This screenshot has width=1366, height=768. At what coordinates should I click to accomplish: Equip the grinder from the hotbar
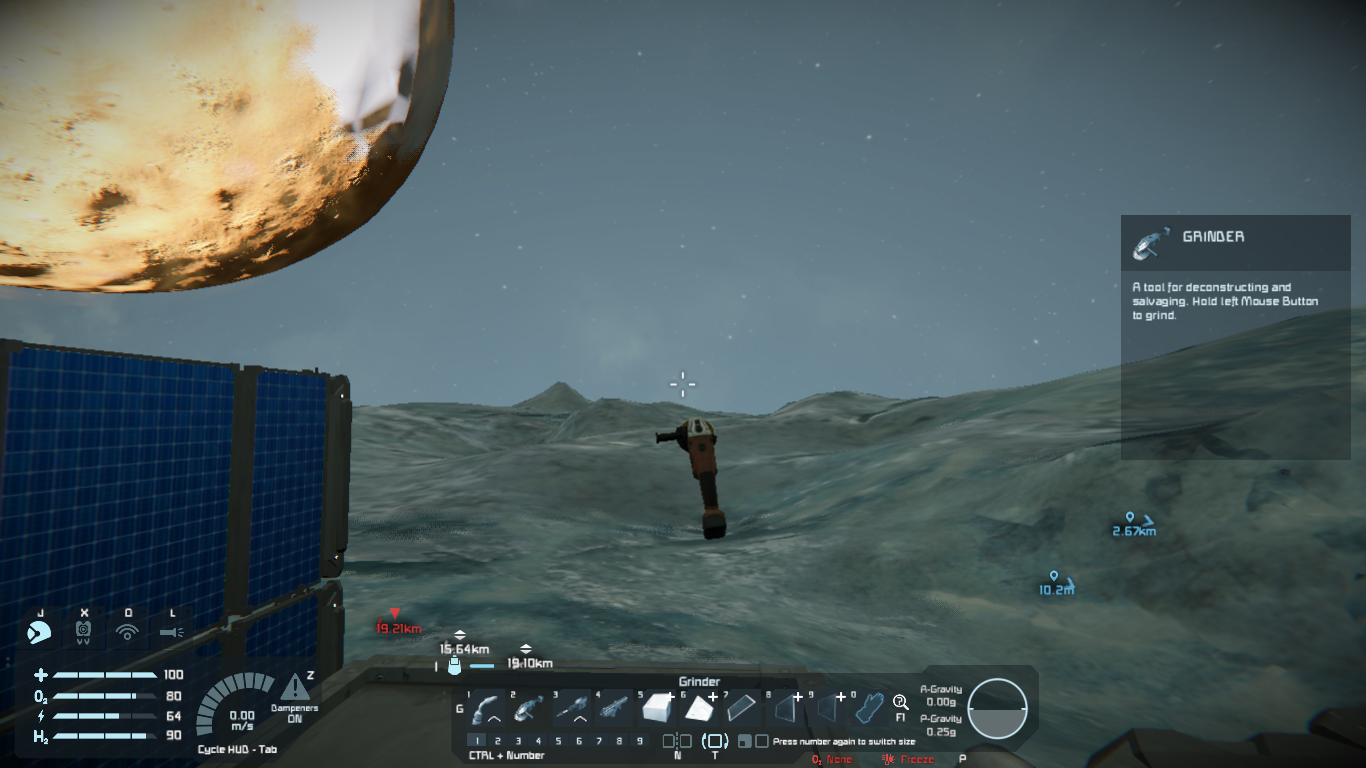click(529, 709)
